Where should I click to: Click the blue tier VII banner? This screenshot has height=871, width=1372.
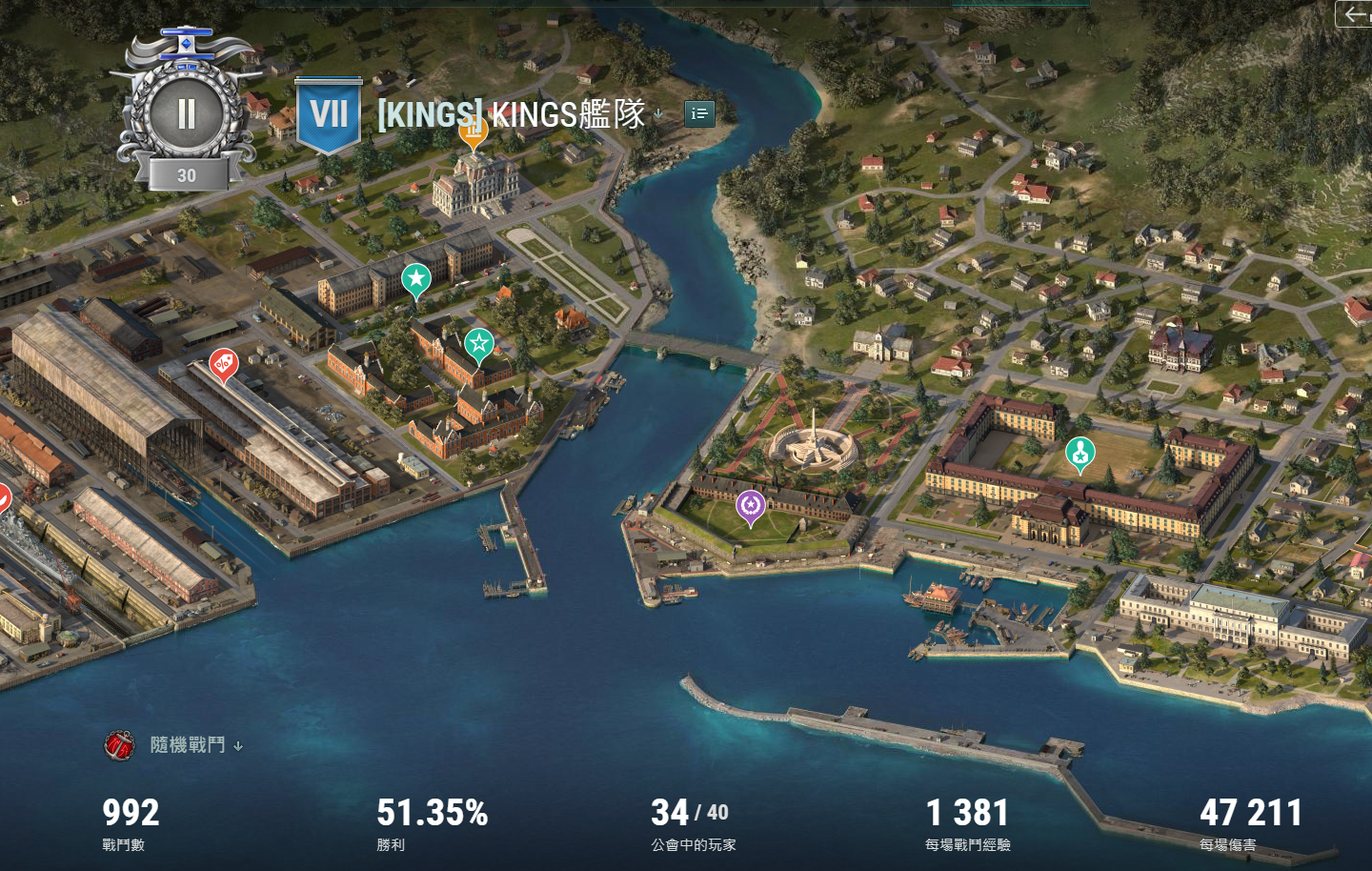coord(329,115)
